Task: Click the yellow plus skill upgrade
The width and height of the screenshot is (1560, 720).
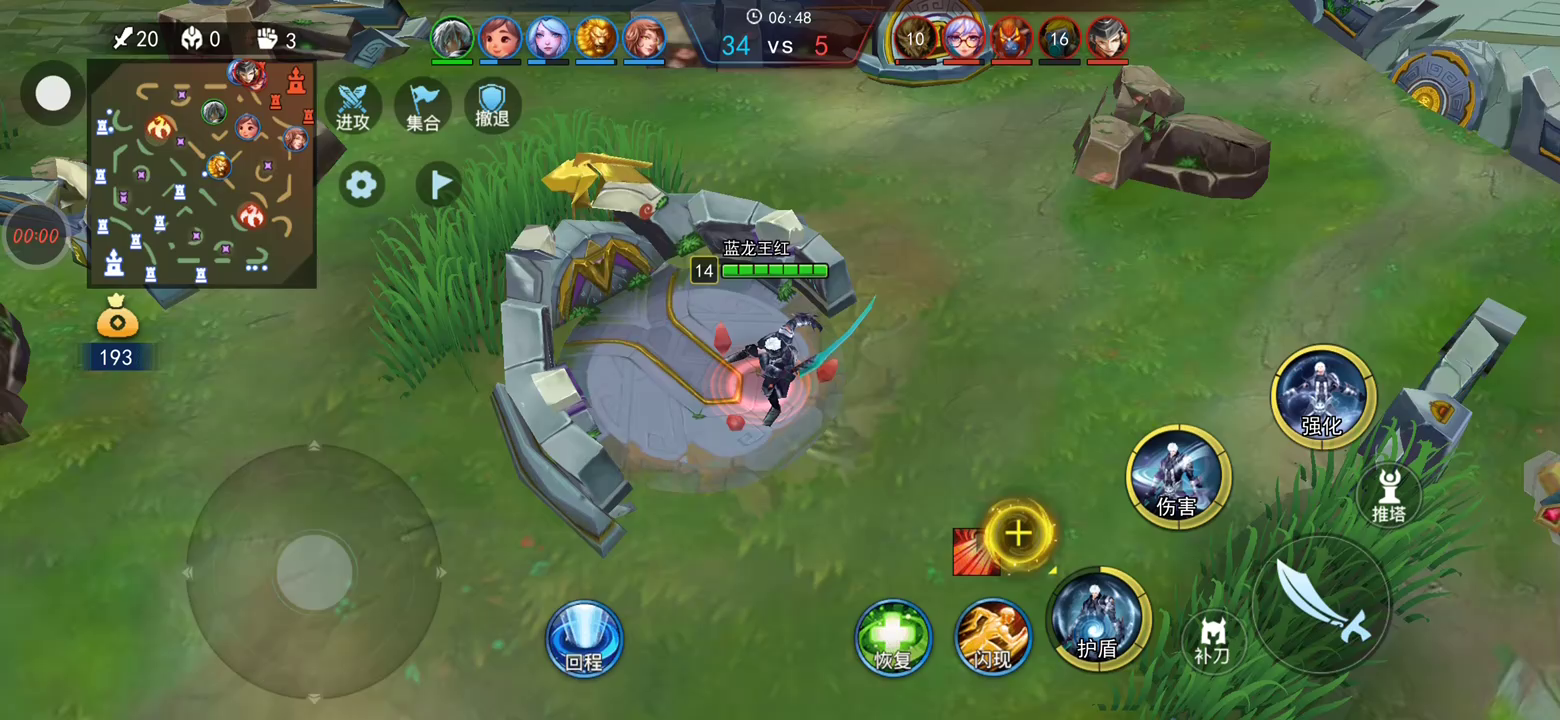Action: coord(1018,534)
